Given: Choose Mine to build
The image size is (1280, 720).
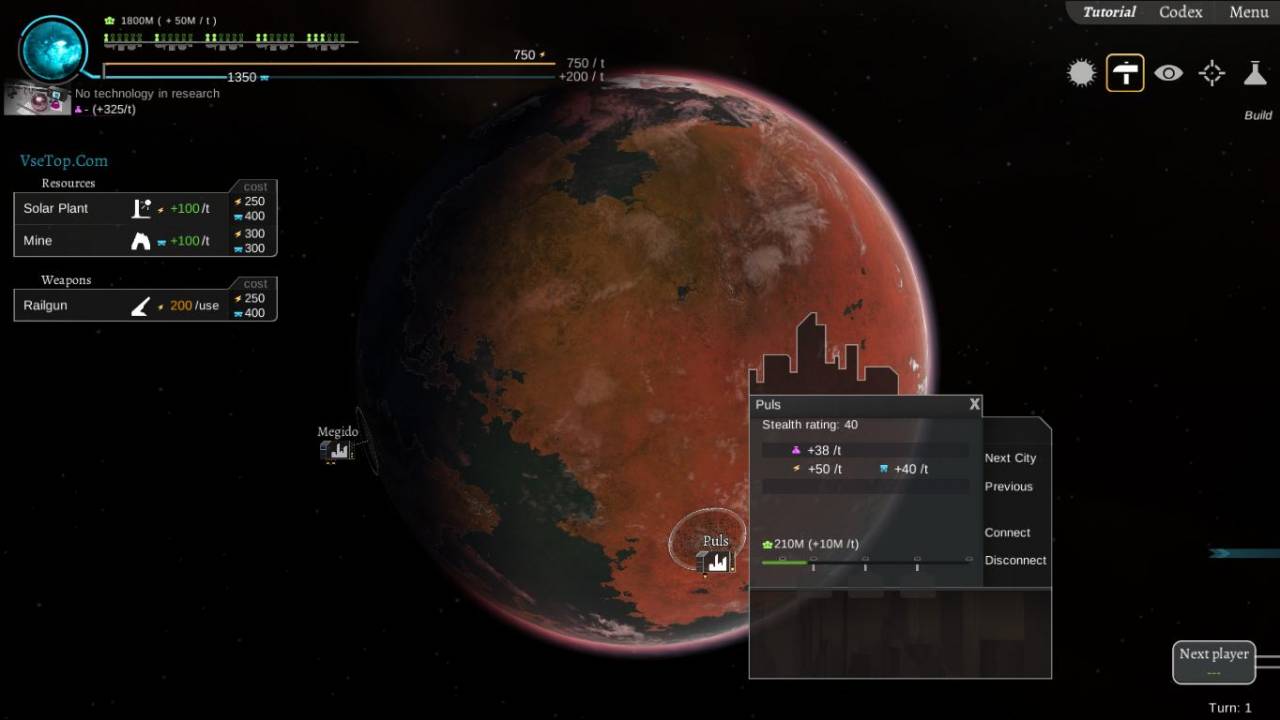Looking at the screenshot, I should pos(38,241).
